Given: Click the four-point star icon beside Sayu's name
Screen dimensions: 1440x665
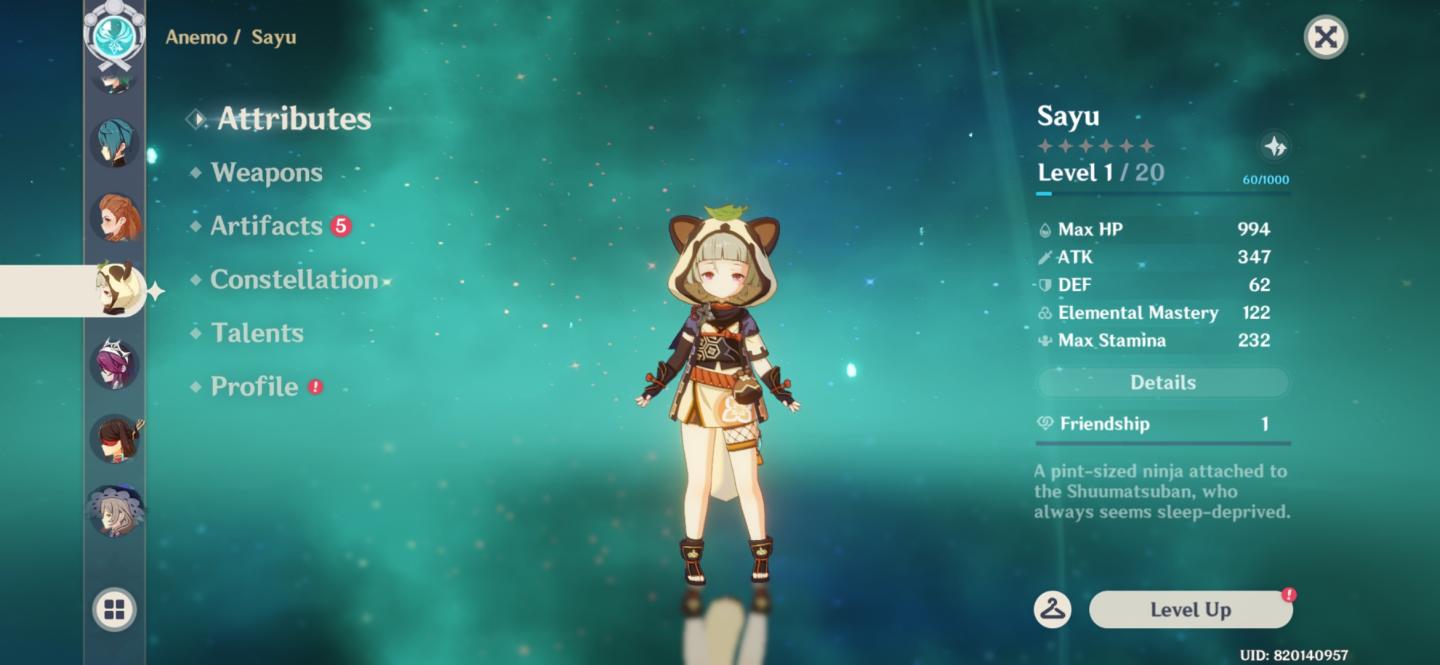Looking at the screenshot, I should click(x=1275, y=147).
